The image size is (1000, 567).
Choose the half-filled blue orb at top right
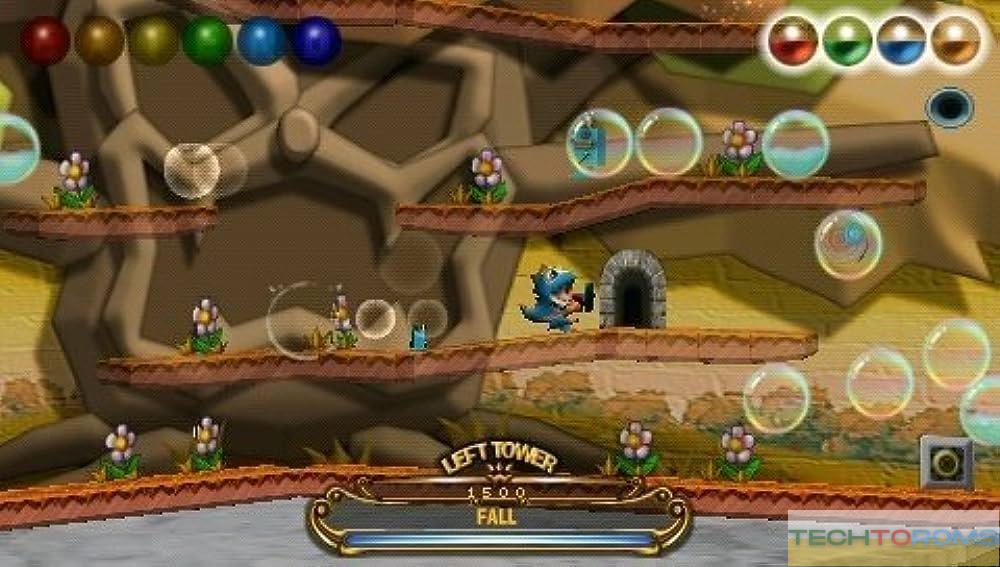pos(902,41)
